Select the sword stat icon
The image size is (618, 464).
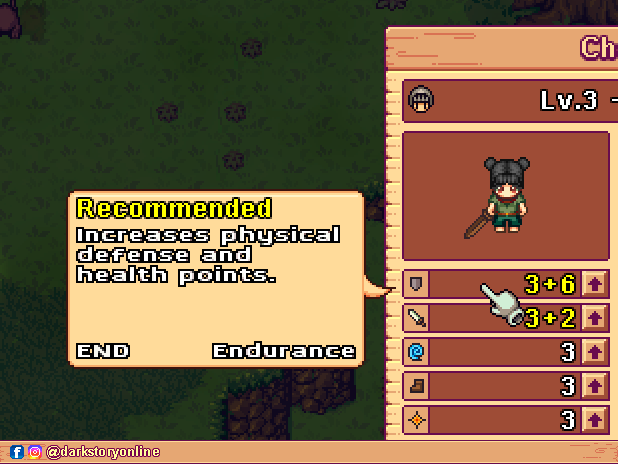417,318
